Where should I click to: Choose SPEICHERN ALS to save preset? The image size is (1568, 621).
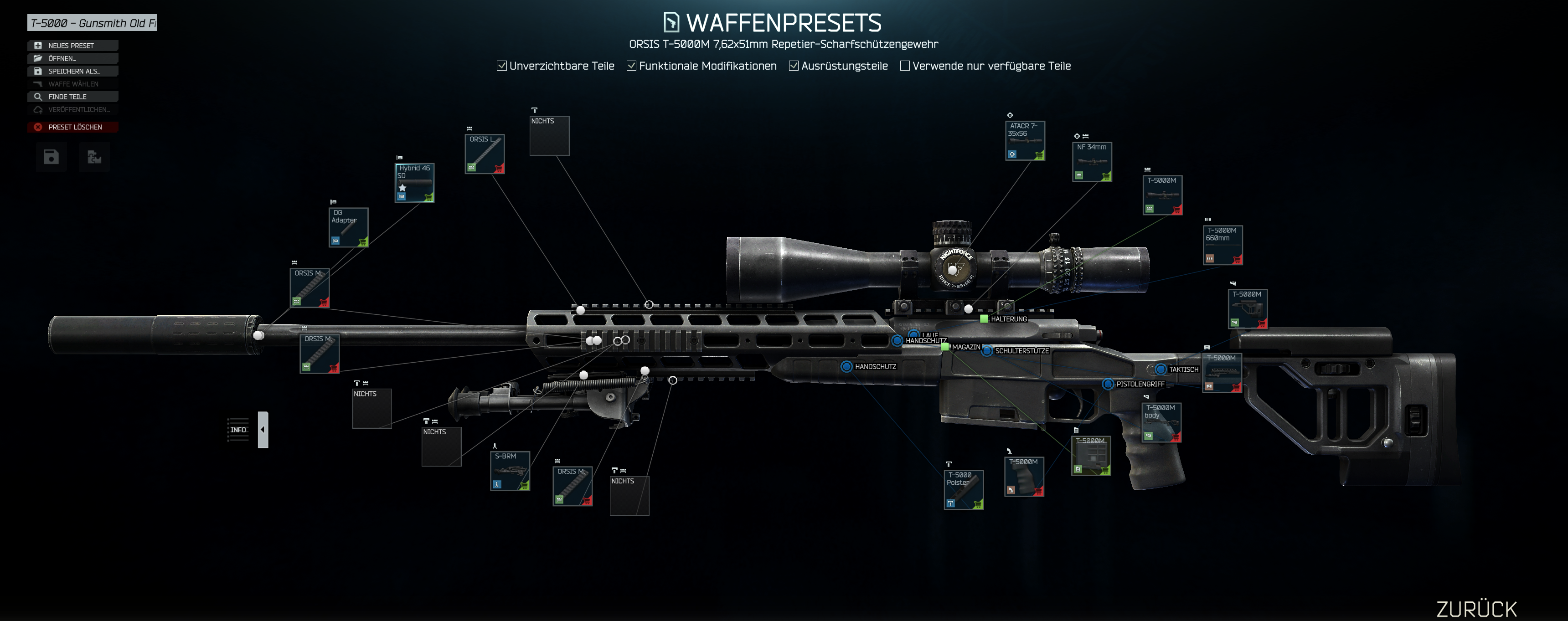point(72,71)
